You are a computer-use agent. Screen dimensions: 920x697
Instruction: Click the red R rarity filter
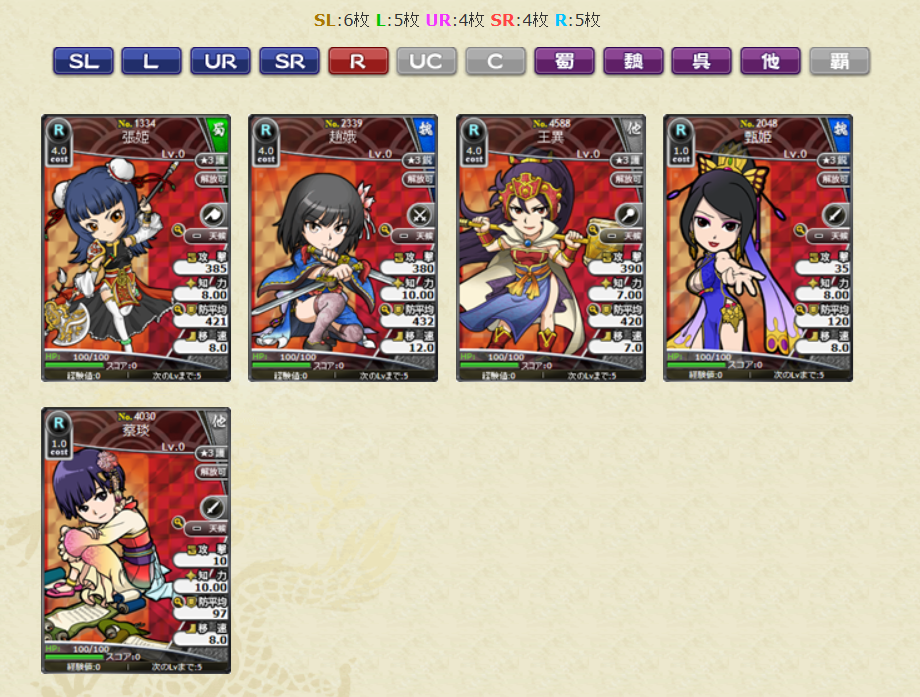tap(358, 61)
